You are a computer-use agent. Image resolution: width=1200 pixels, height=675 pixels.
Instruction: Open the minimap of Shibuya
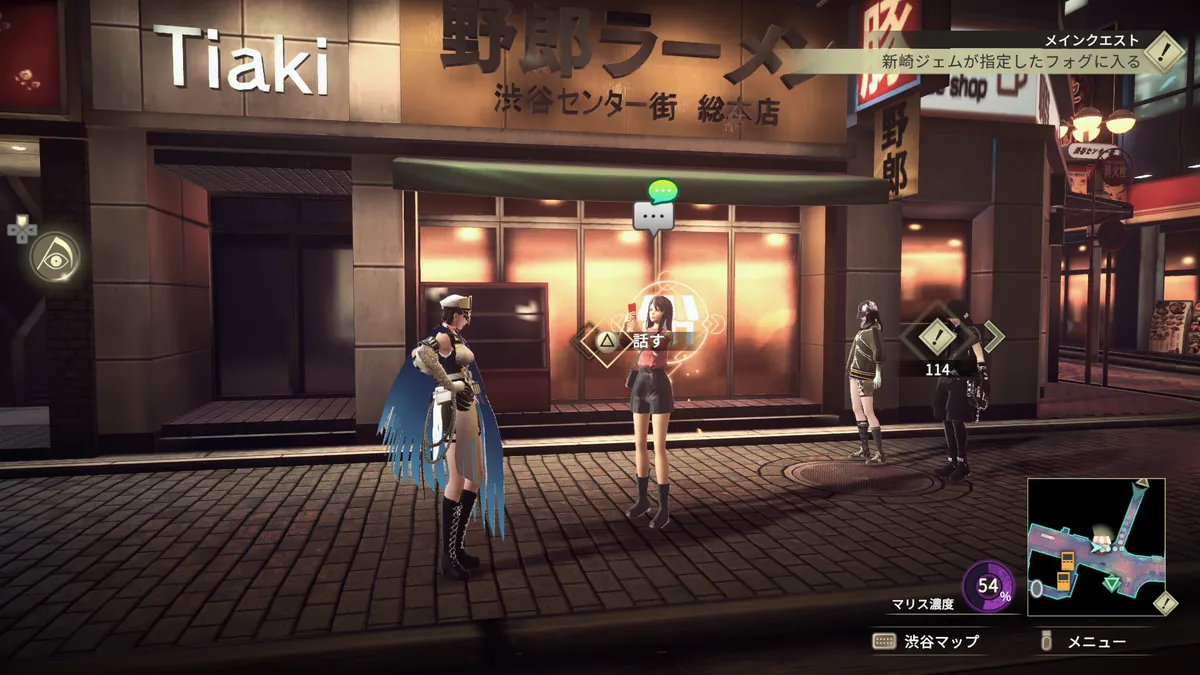coord(1095,546)
